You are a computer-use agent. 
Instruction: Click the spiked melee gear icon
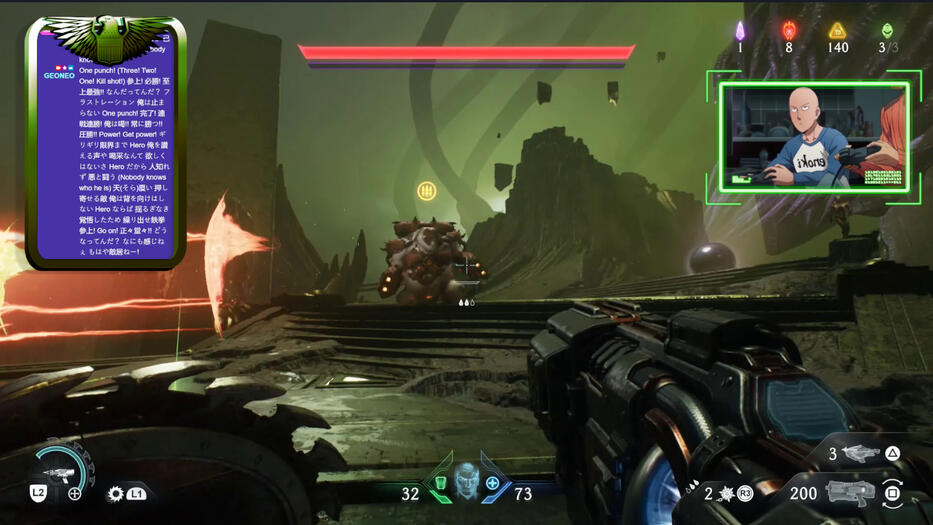pyautogui.click(x=116, y=493)
